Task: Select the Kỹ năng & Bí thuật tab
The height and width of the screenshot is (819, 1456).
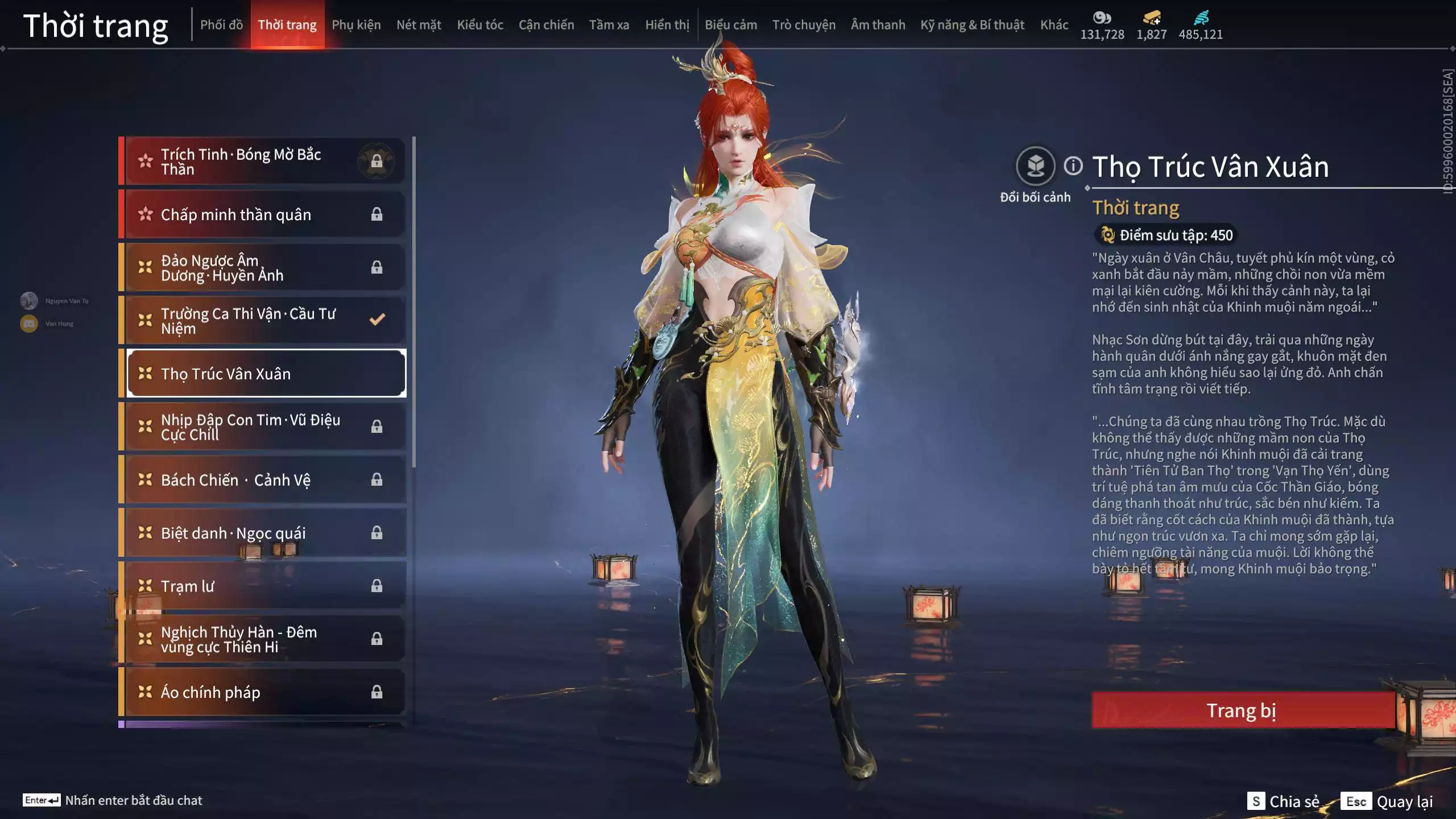Action: coord(972,25)
